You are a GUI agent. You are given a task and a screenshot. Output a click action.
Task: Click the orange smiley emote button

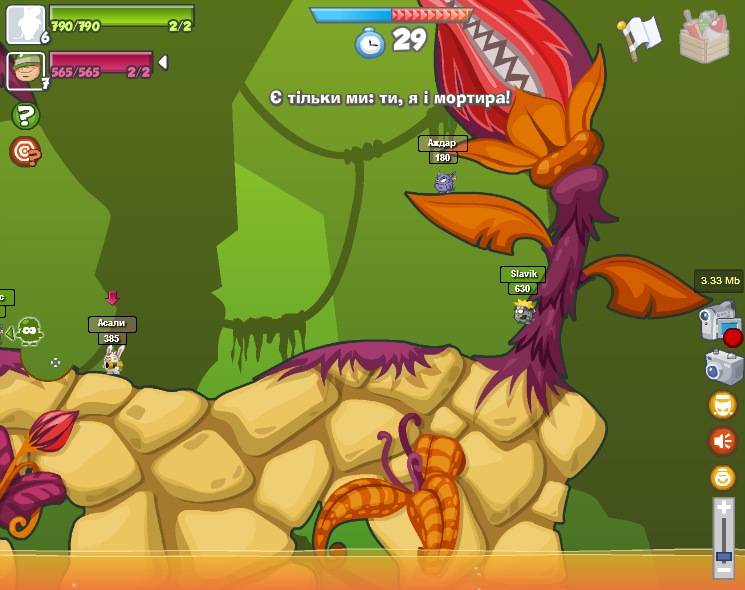[723, 477]
